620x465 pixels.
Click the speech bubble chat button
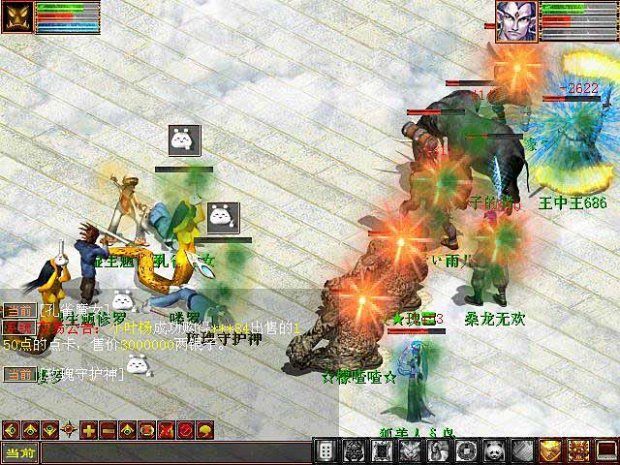205,430
